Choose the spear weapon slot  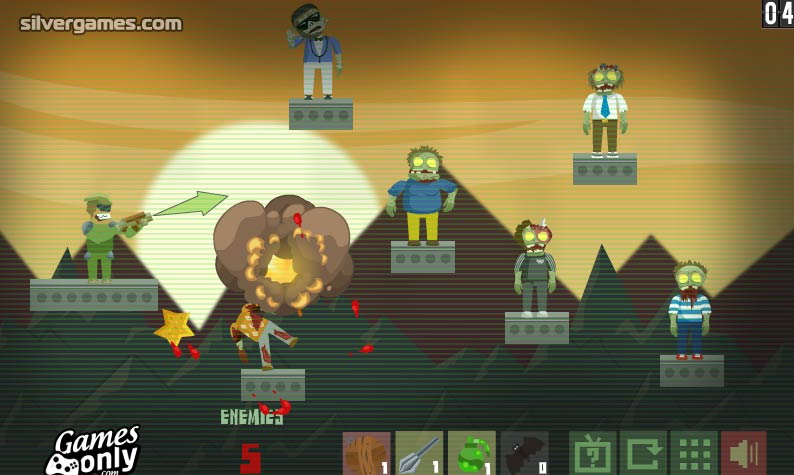[x=419, y=453]
